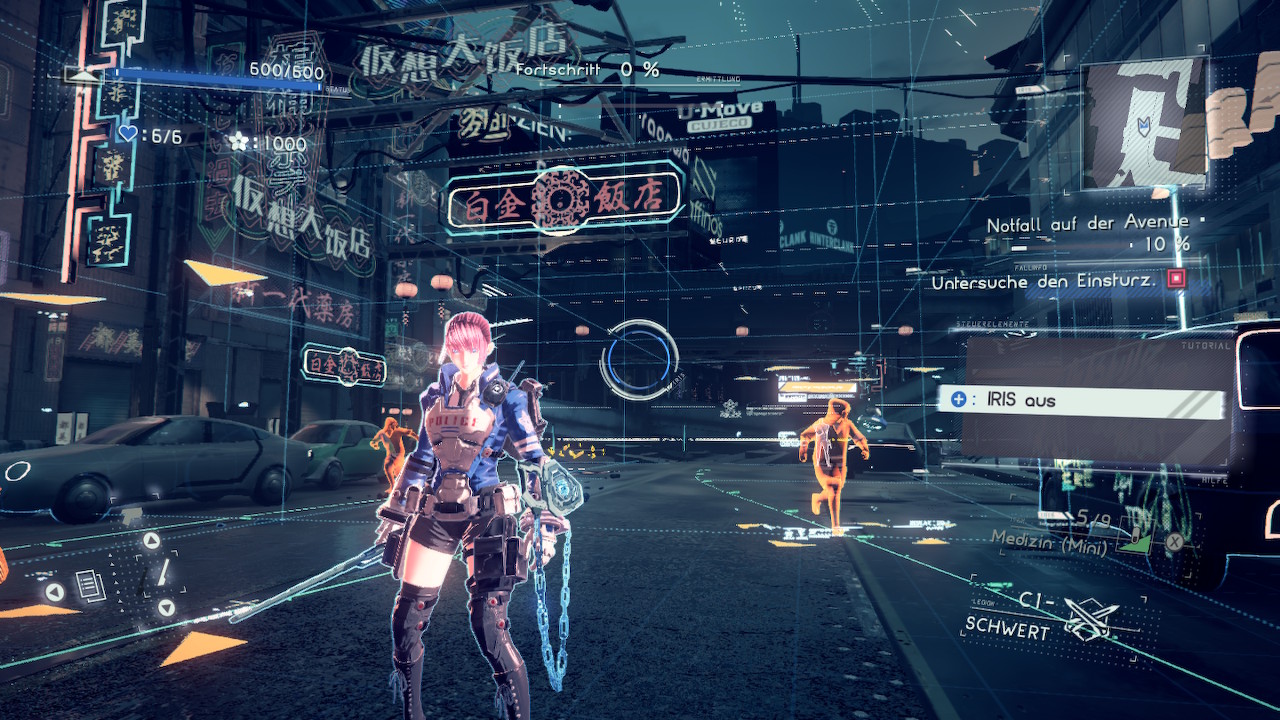The width and height of the screenshot is (1280, 720).
Task: Open the minimap in the corner
Action: point(1144,123)
